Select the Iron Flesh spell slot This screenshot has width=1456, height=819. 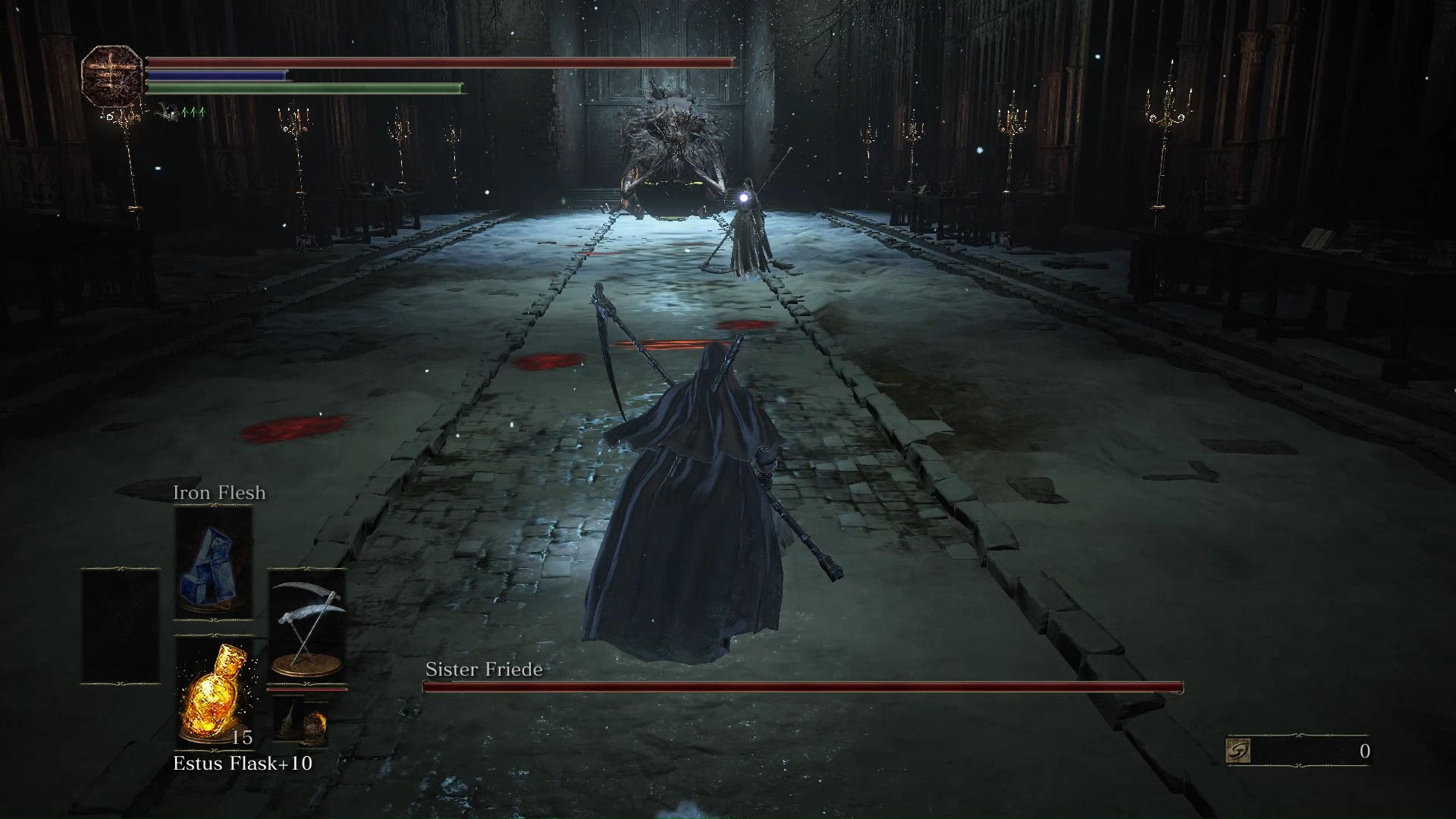214,562
